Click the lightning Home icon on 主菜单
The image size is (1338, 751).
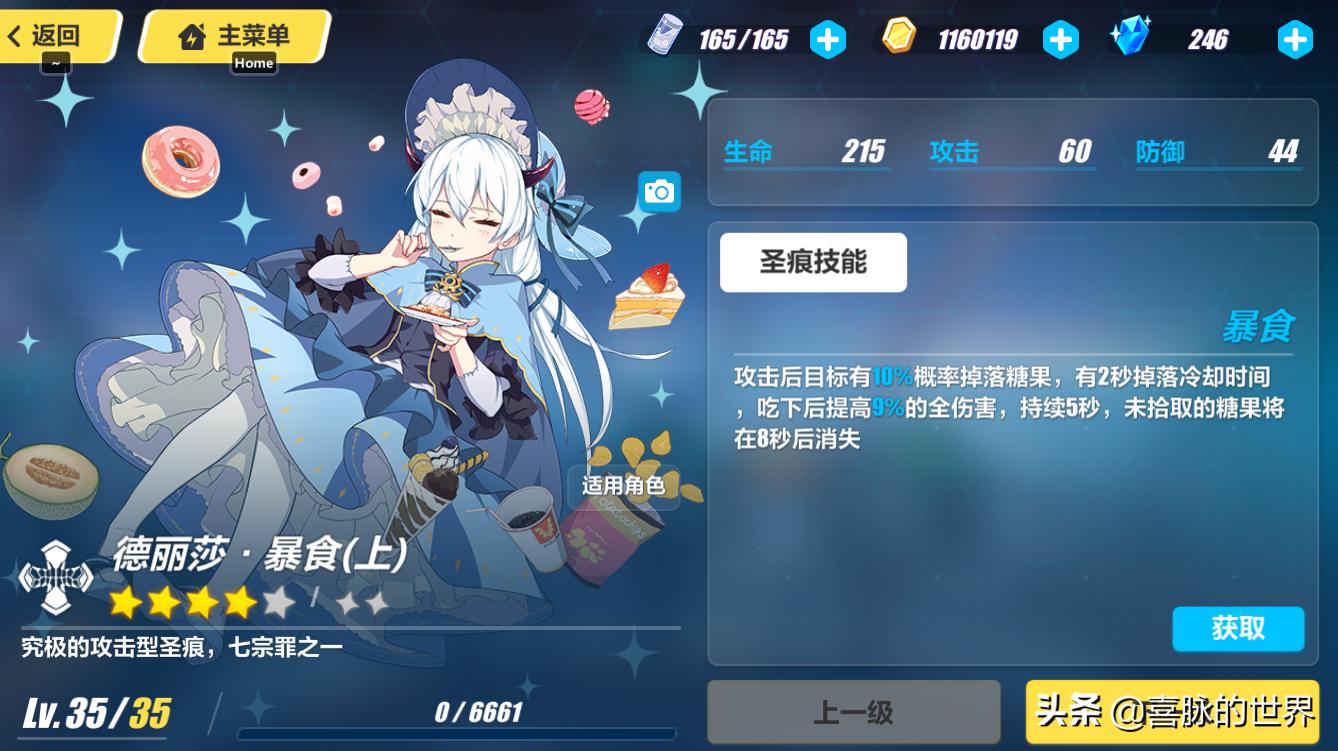pos(190,38)
